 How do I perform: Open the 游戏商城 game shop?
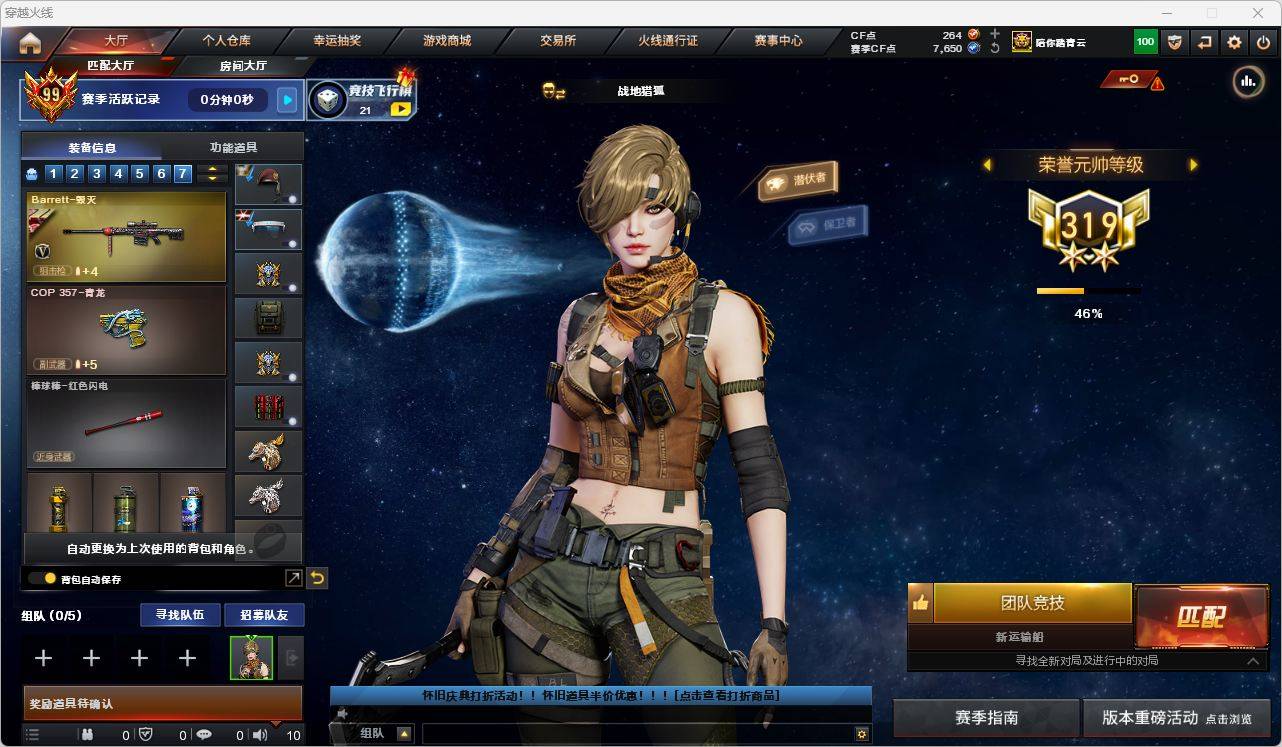pyautogui.click(x=447, y=41)
